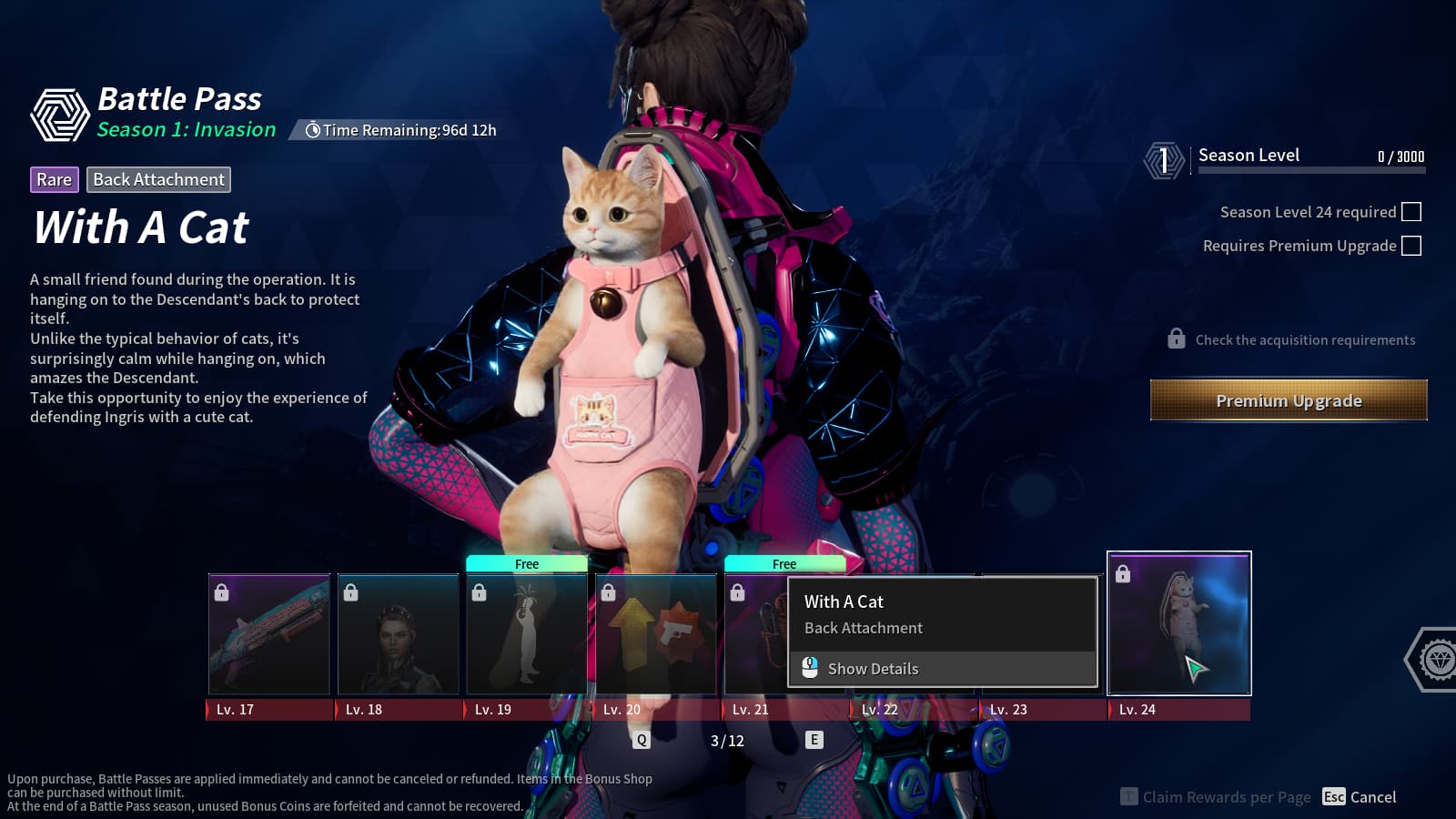Show Details for With A Cat
The height and width of the screenshot is (819, 1456).
pyautogui.click(x=872, y=669)
